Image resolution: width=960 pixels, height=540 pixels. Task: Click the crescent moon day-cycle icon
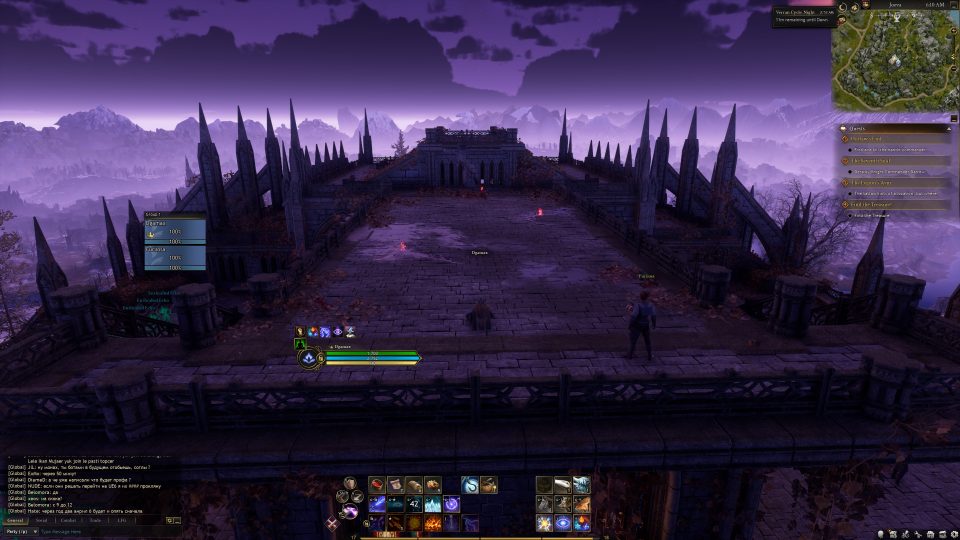pos(842,7)
